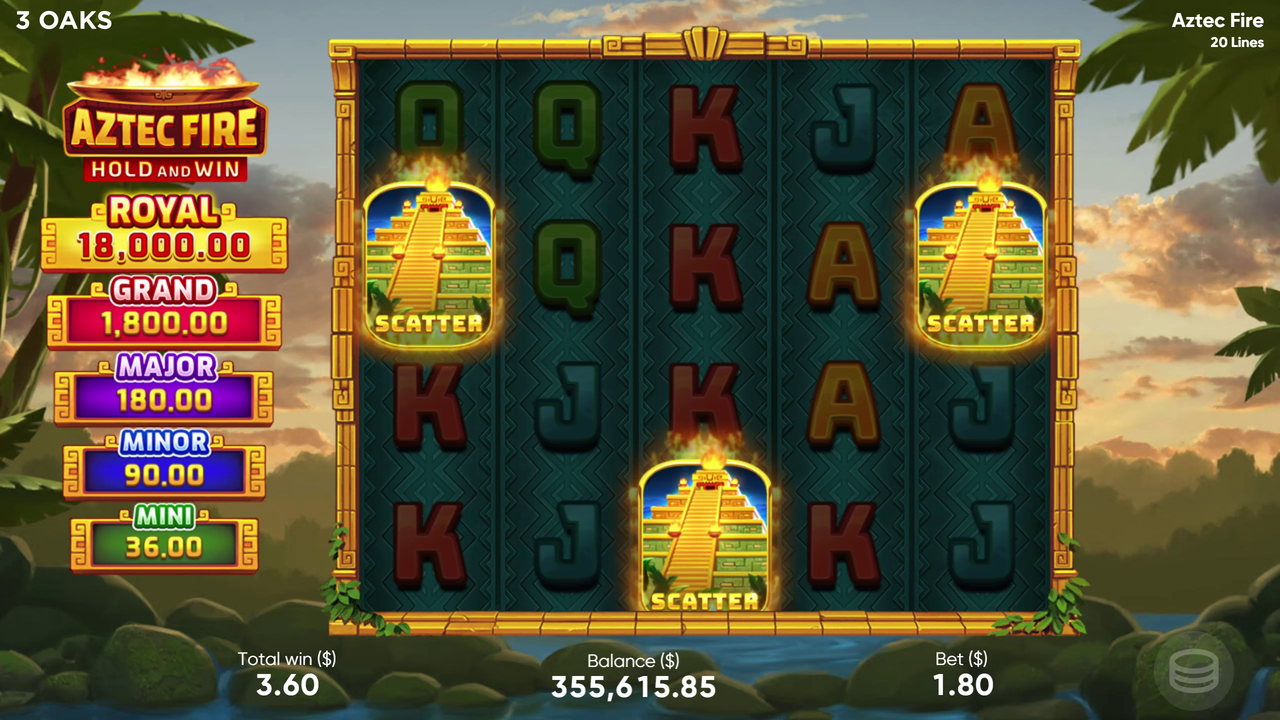Image resolution: width=1280 pixels, height=720 pixels.
Task: Select the Balance ($) amount readout
Action: (x=633, y=687)
